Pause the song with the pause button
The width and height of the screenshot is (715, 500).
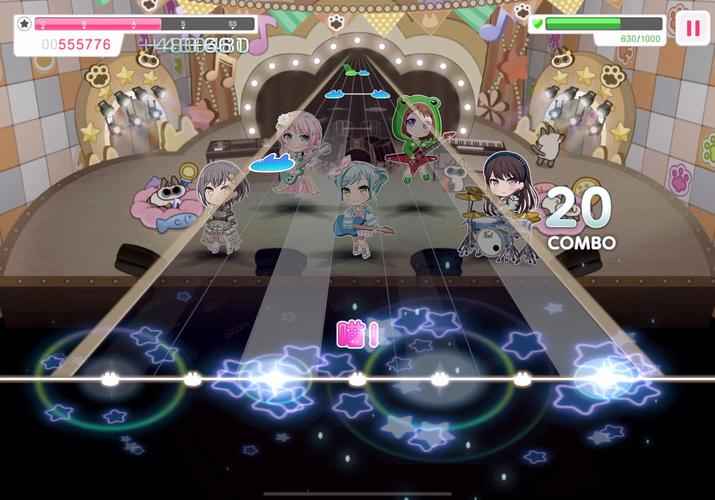692,27
